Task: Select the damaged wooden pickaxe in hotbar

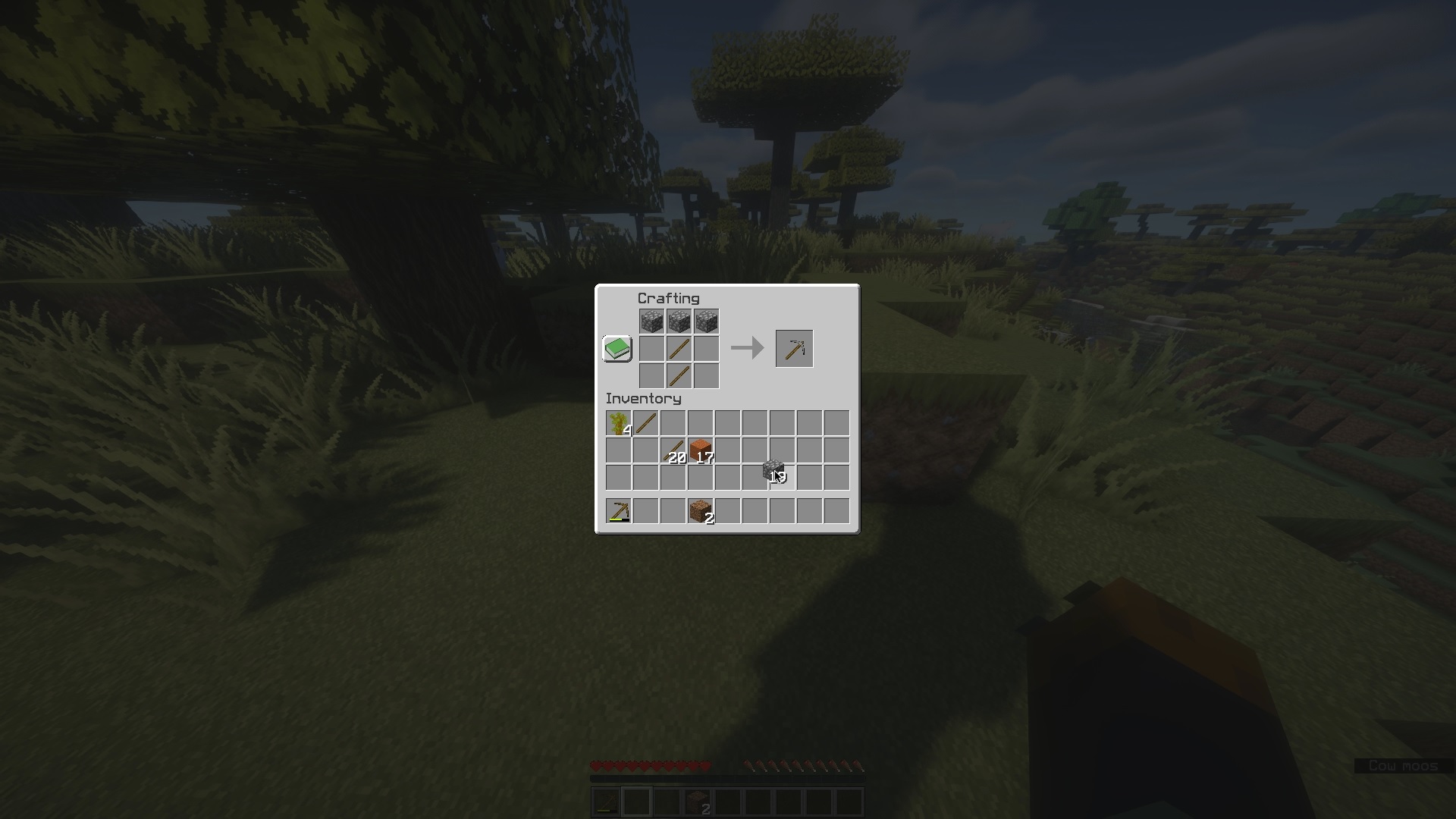Action: tap(617, 510)
